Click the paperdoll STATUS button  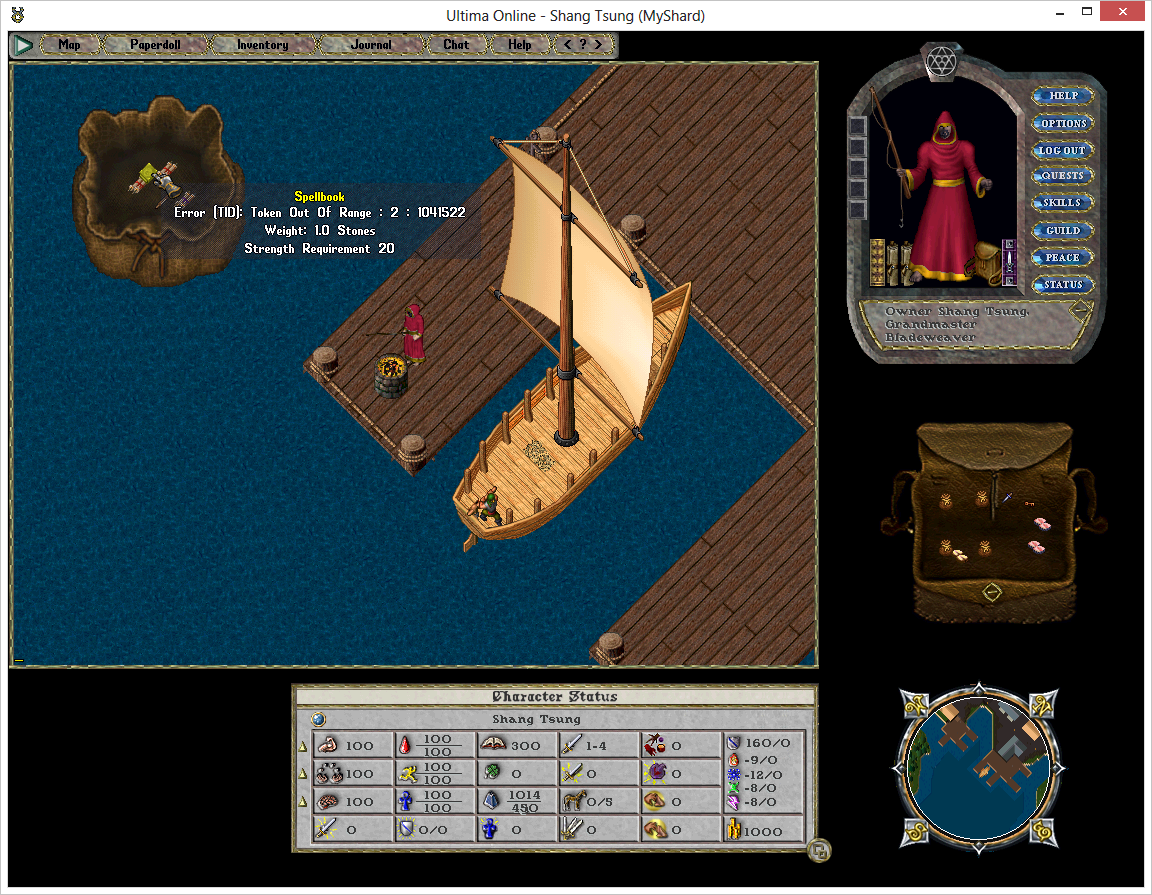point(1062,284)
